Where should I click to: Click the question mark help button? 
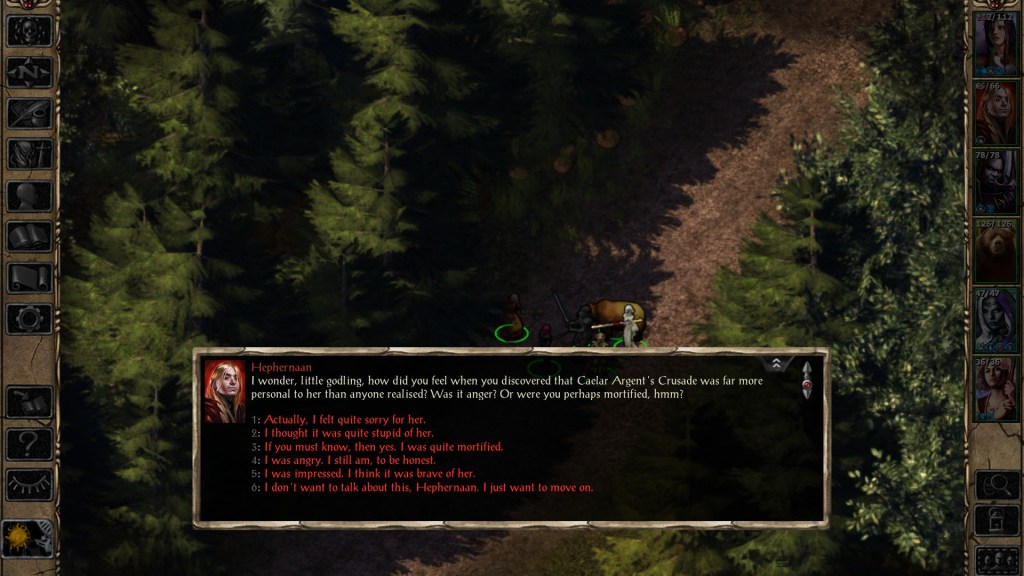point(29,444)
